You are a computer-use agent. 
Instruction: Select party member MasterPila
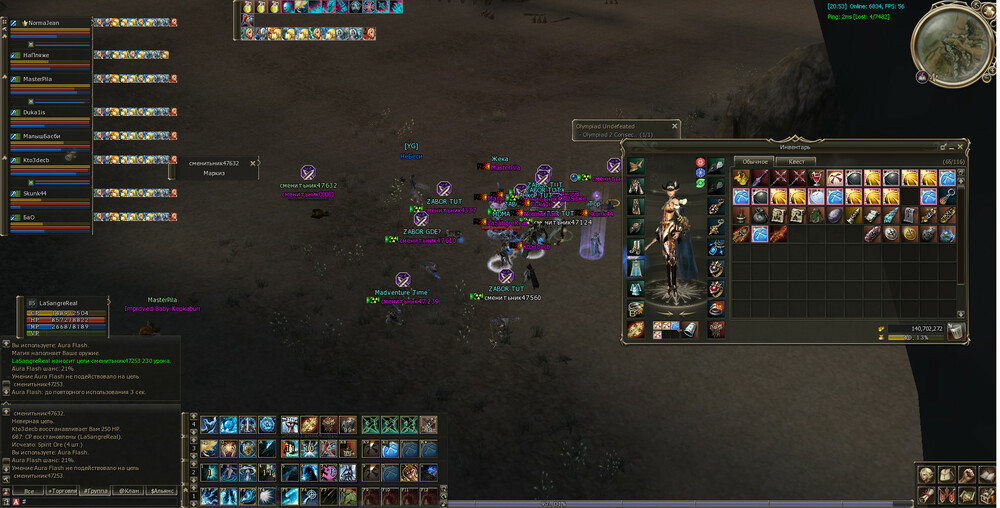(x=38, y=78)
